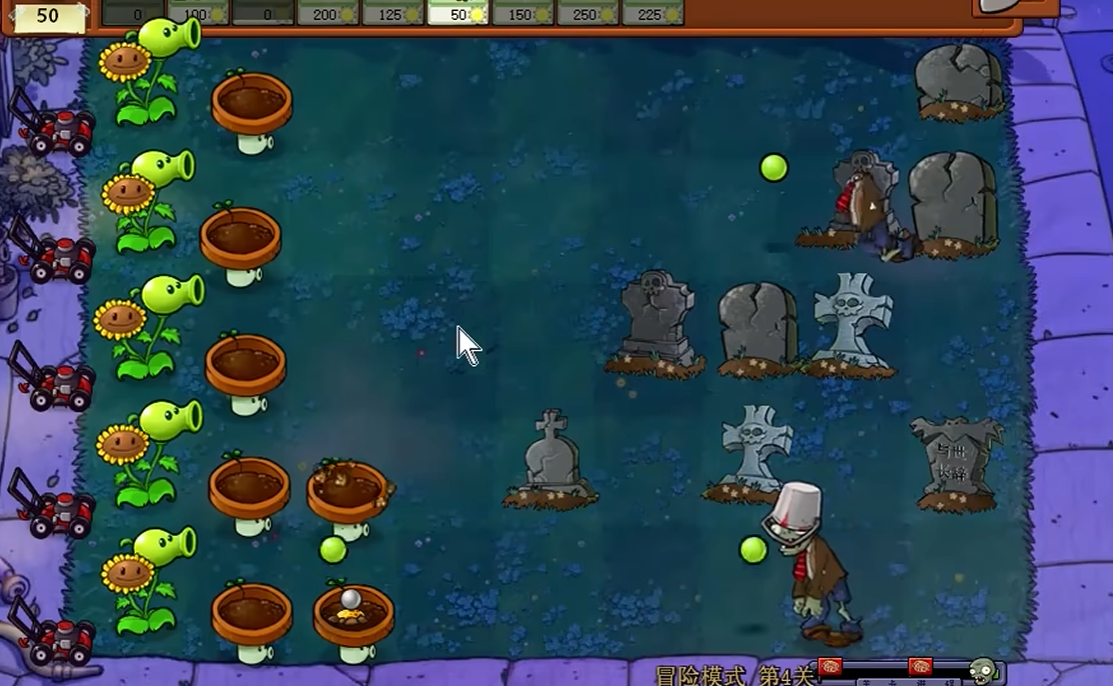Pick the seed packet priced 125 sun

point(392,12)
